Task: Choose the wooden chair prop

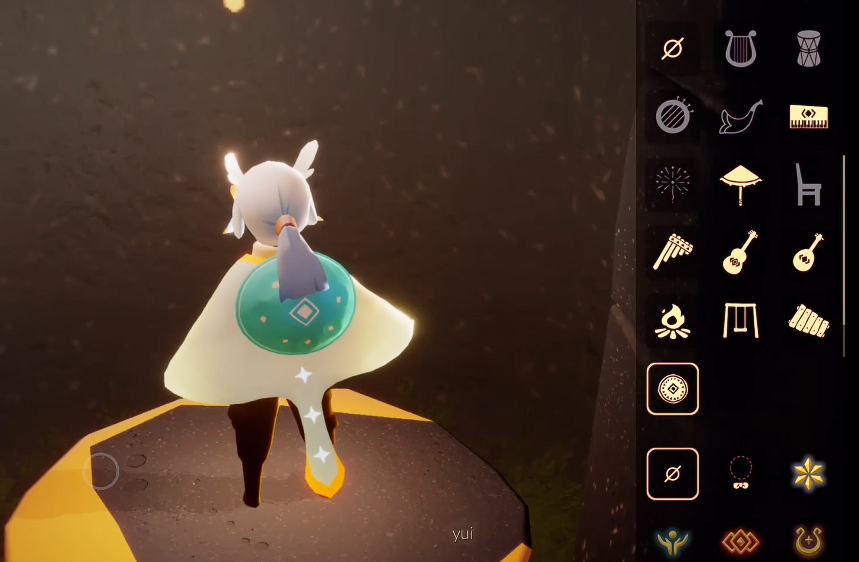Action: [x=808, y=184]
